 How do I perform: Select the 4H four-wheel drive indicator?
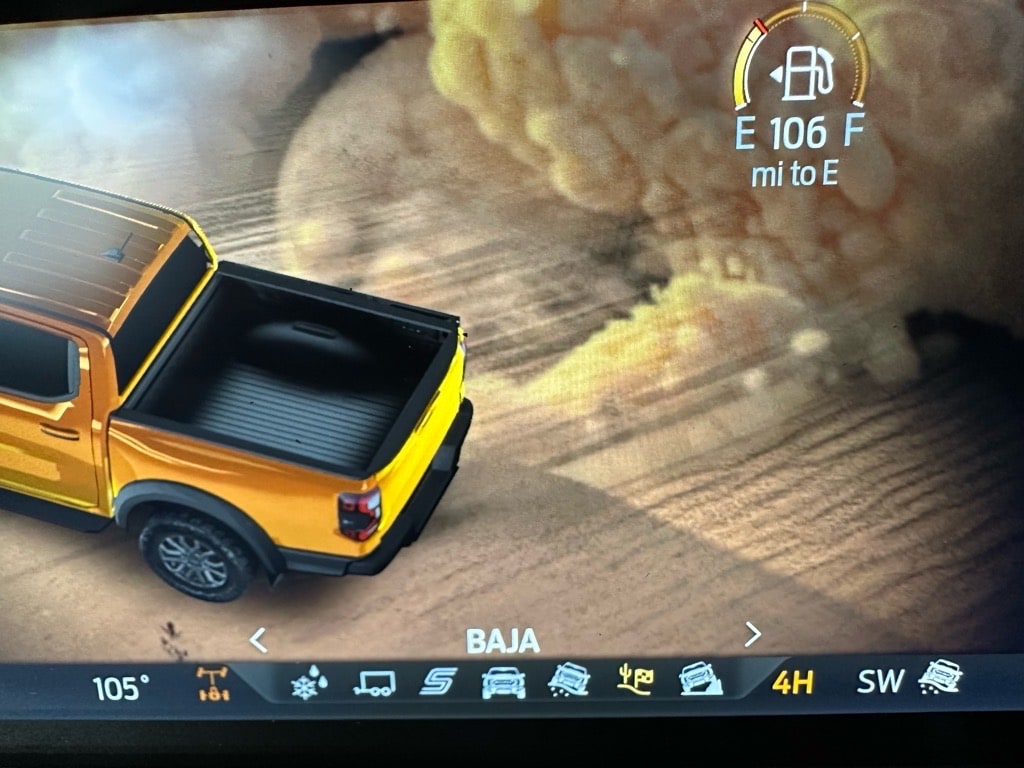(x=792, y=683)
